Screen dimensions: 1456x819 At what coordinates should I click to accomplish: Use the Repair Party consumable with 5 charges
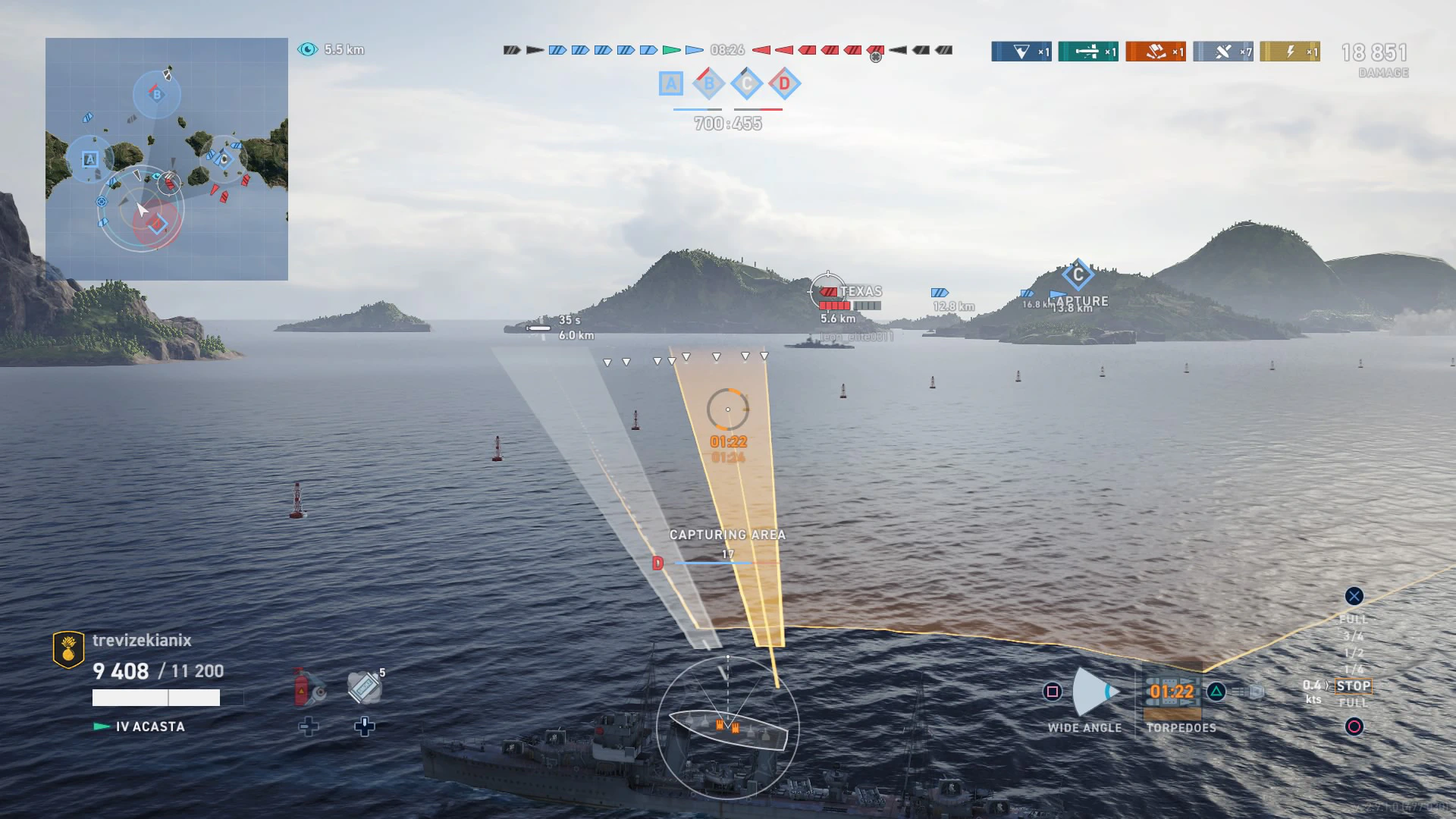pos(365,687)
